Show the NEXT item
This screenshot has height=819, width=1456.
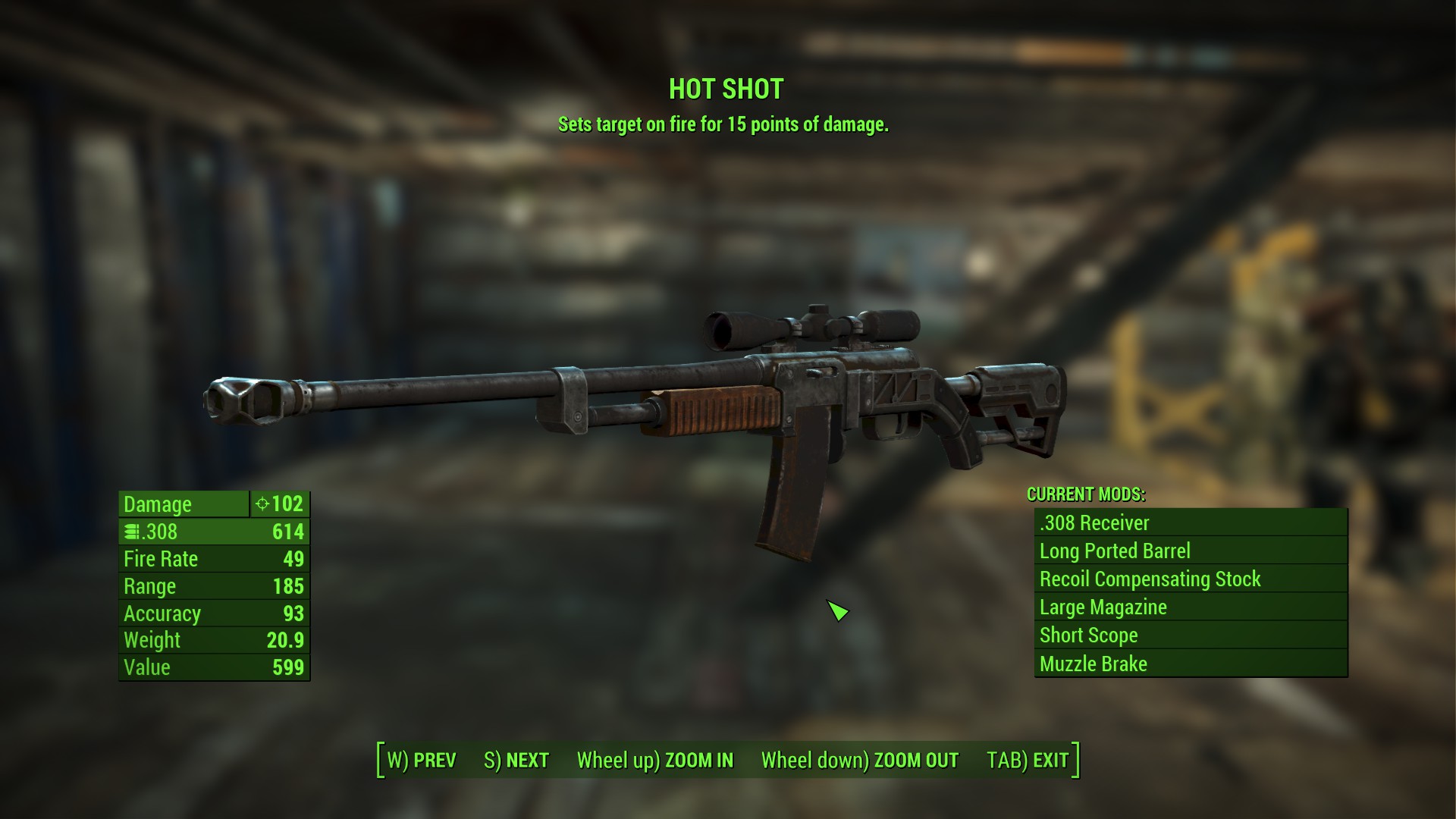[x=516, y=760]
